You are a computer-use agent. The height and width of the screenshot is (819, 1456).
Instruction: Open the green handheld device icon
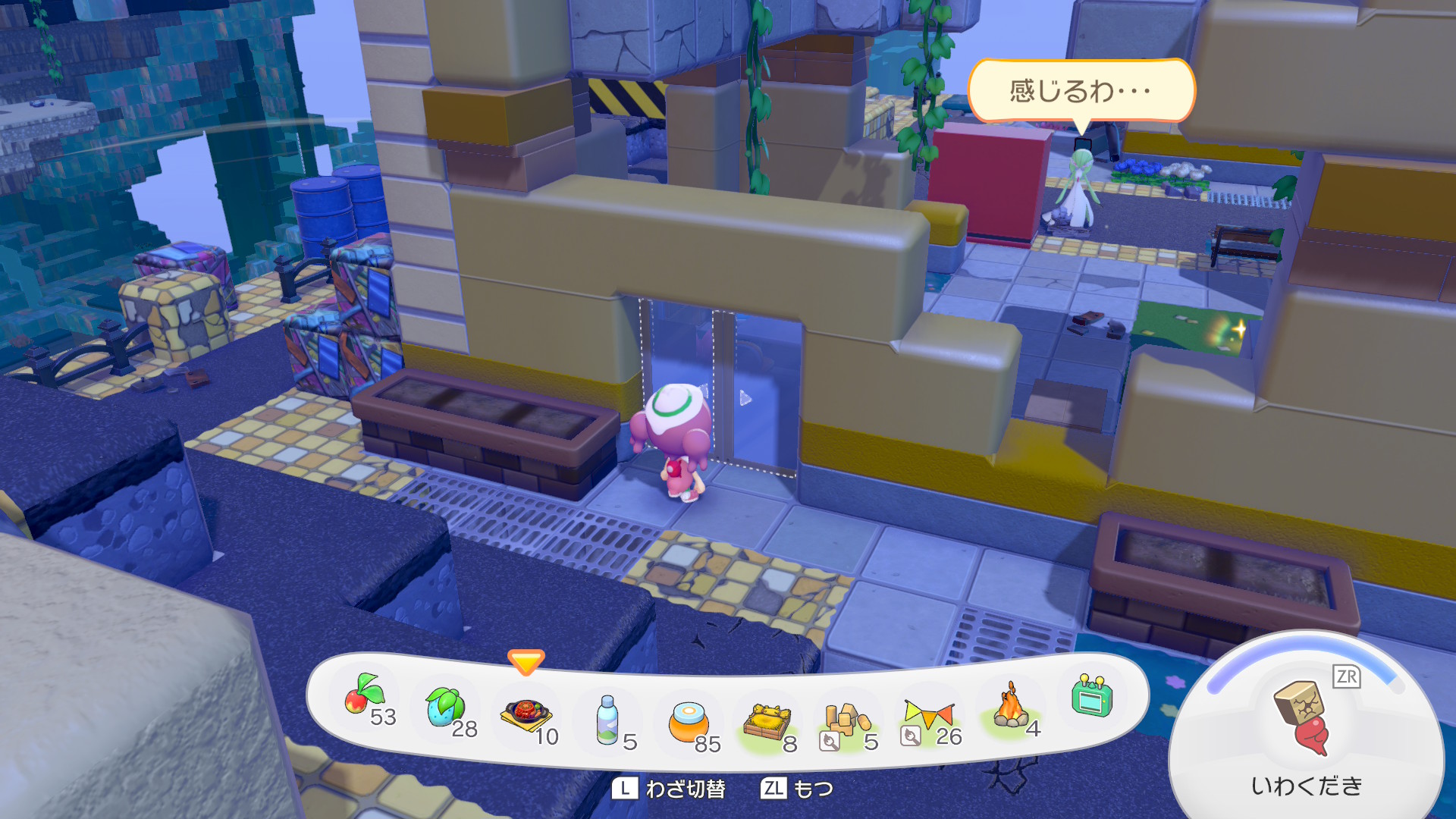(1091, 696)
